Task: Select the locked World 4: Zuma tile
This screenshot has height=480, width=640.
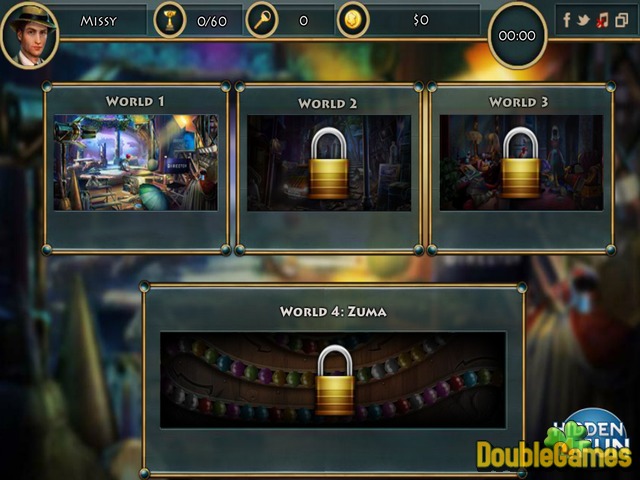Action: (x=333, y=380)
